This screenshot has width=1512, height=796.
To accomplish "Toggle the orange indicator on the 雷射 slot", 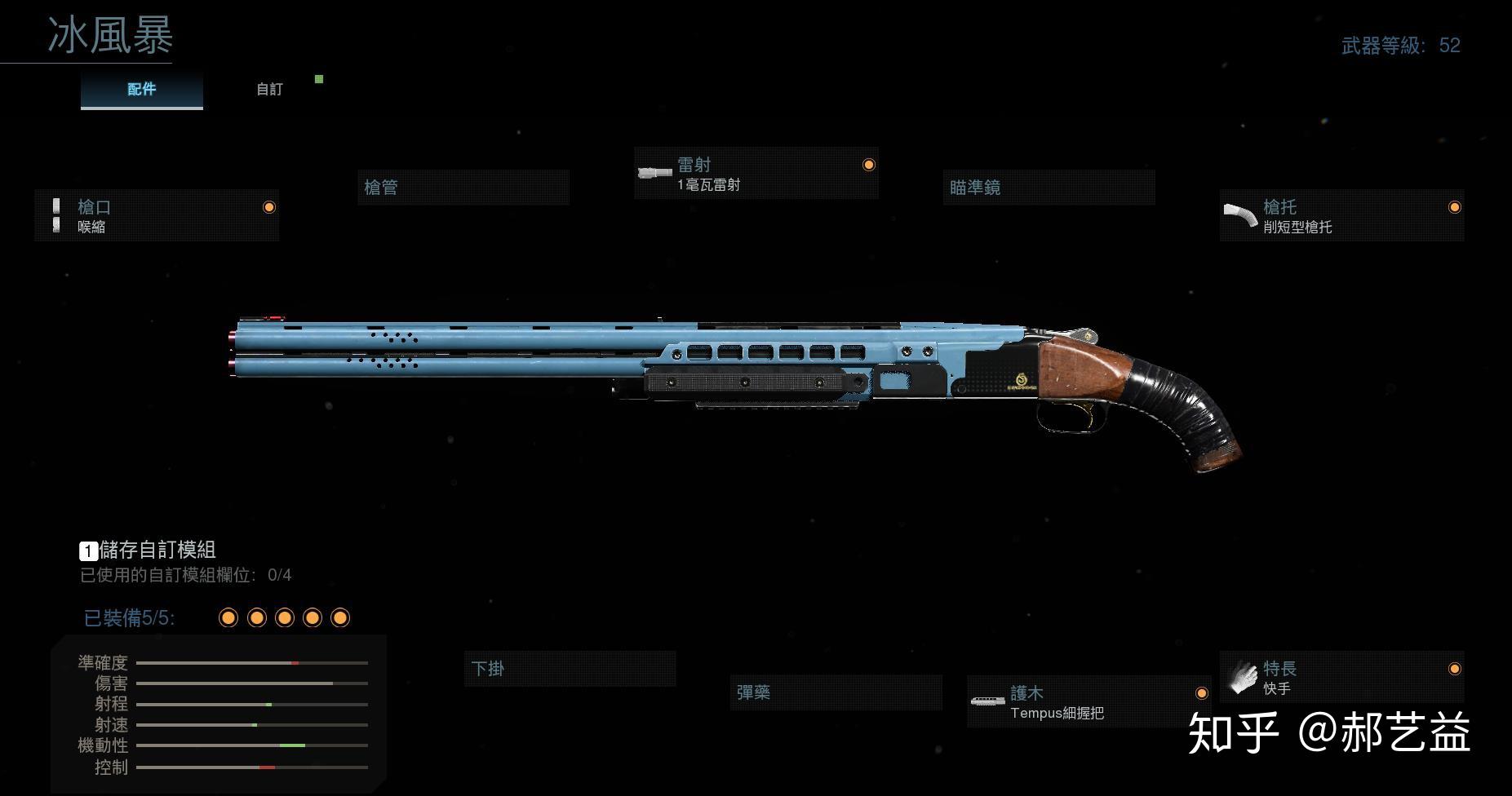I will click(869, 164).
